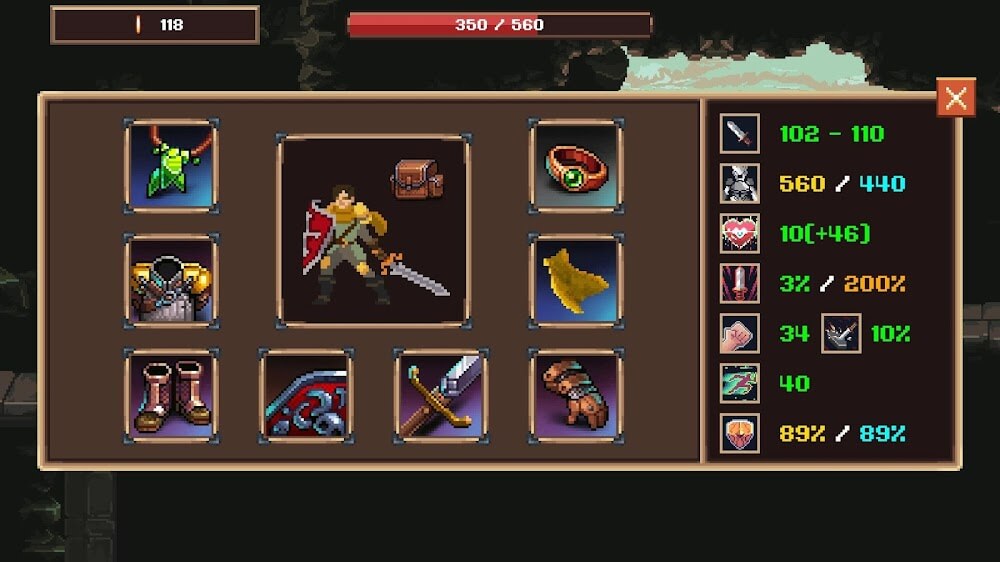Select the green gem ring slot

click(576, 166)
